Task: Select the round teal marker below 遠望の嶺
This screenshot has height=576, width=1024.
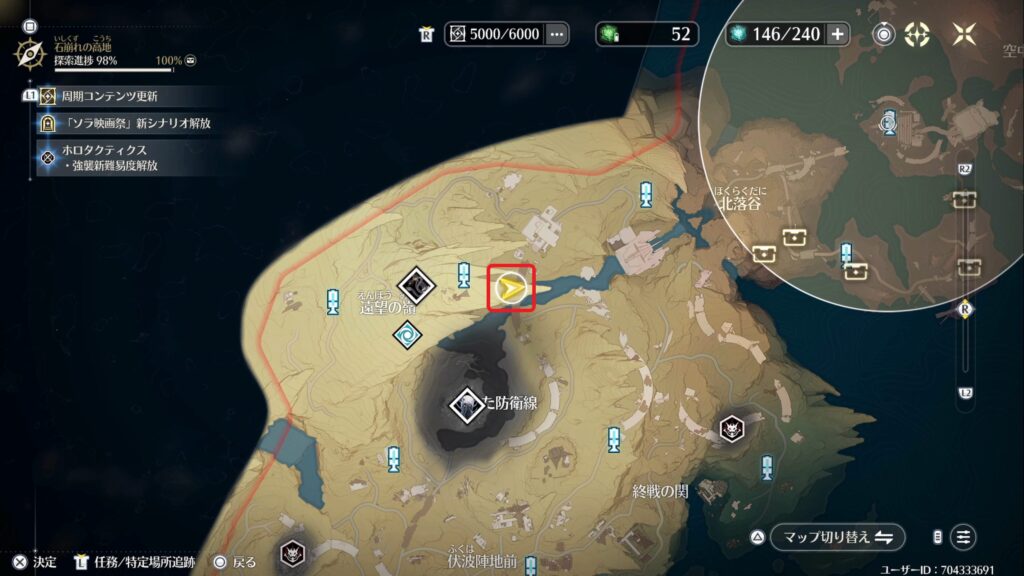Action: pos(406,336)
